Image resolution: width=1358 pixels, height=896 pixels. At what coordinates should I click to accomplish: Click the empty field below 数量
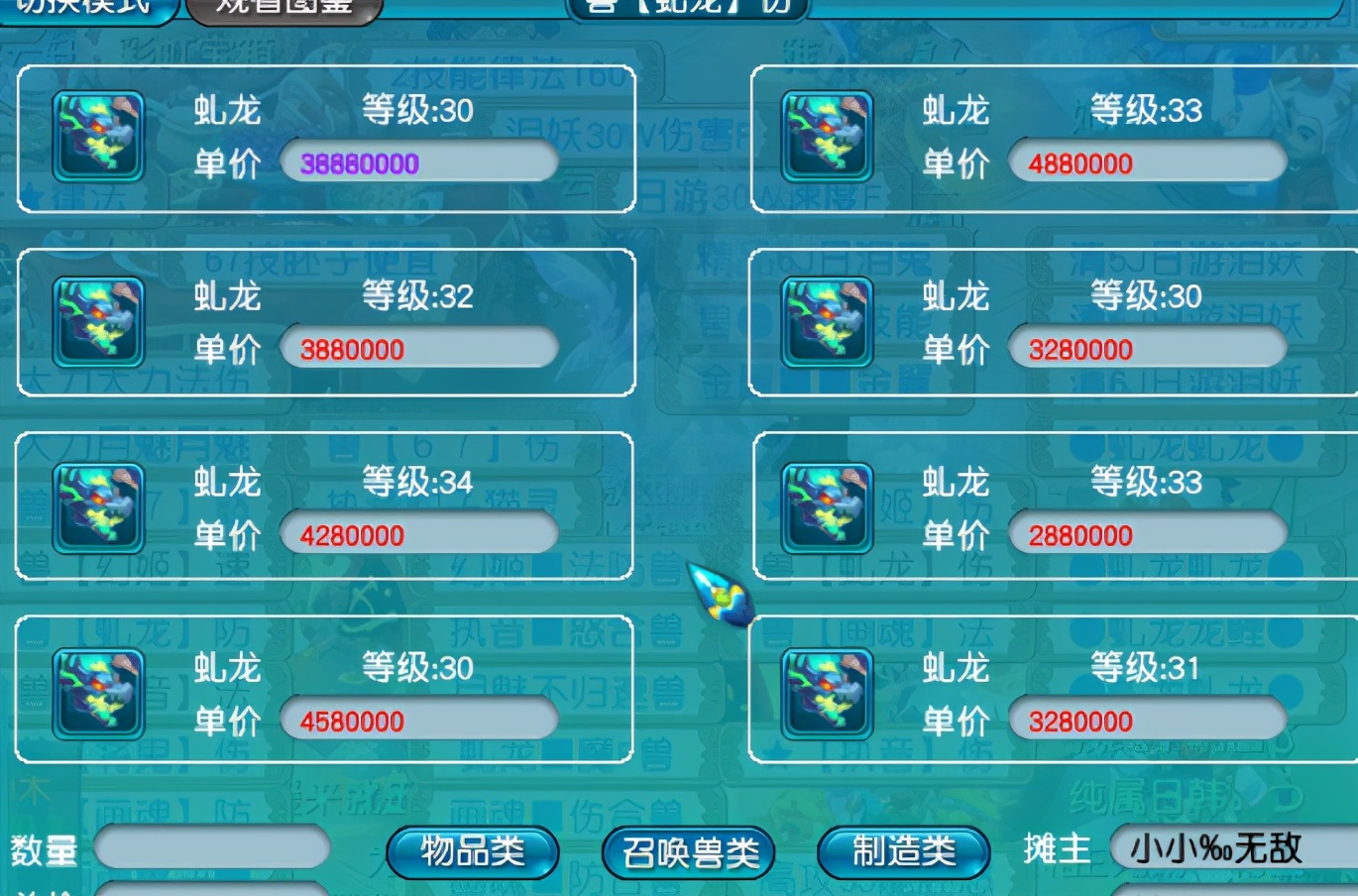[213, 889]
